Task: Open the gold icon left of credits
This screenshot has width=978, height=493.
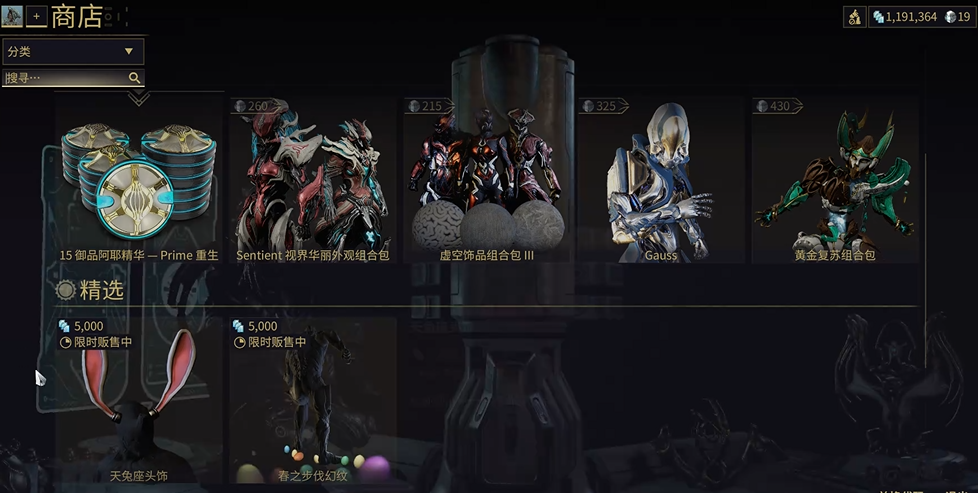Action: point(855,16)
